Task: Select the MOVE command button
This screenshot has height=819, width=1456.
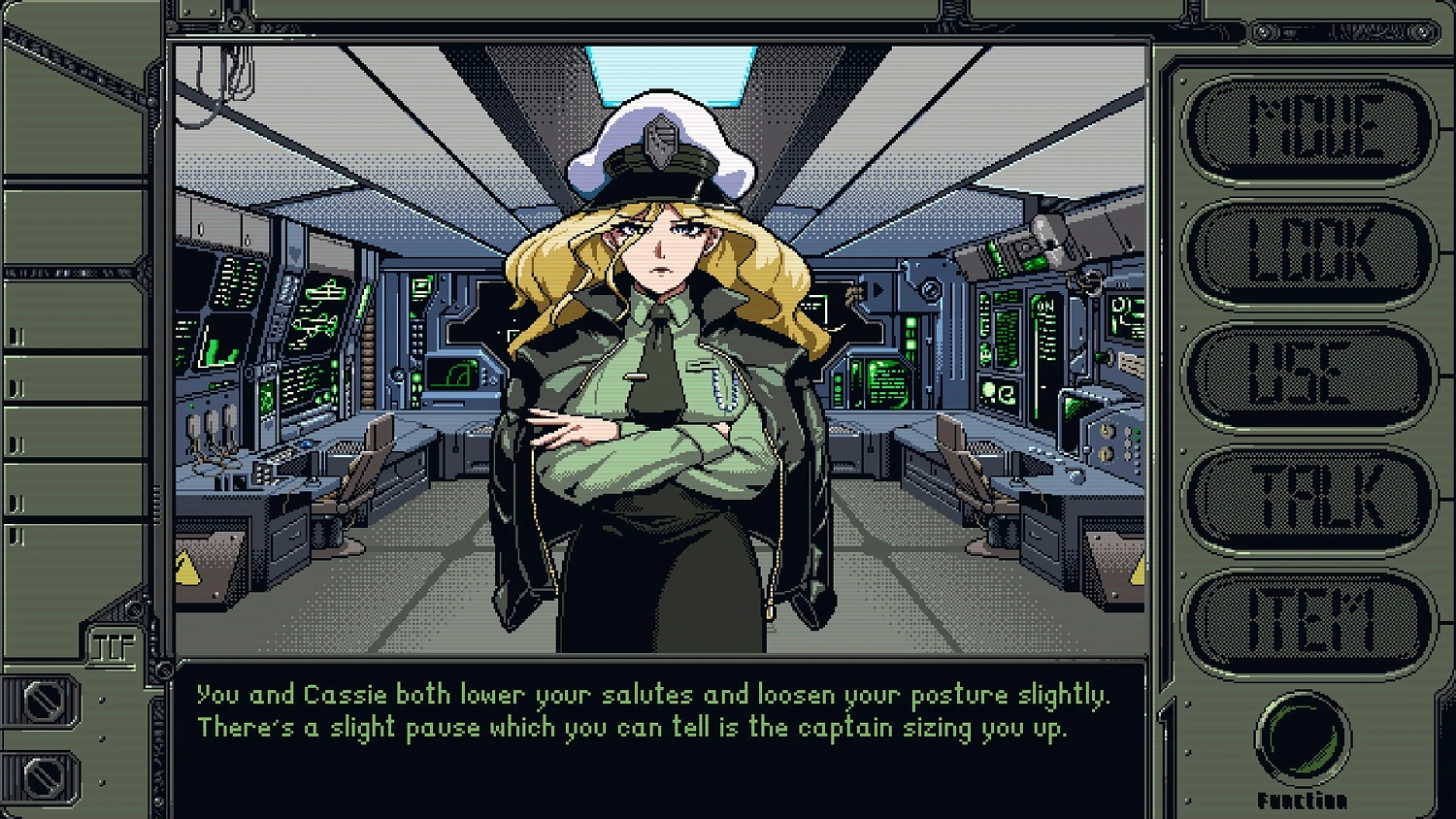Action: click(1309, 129)
